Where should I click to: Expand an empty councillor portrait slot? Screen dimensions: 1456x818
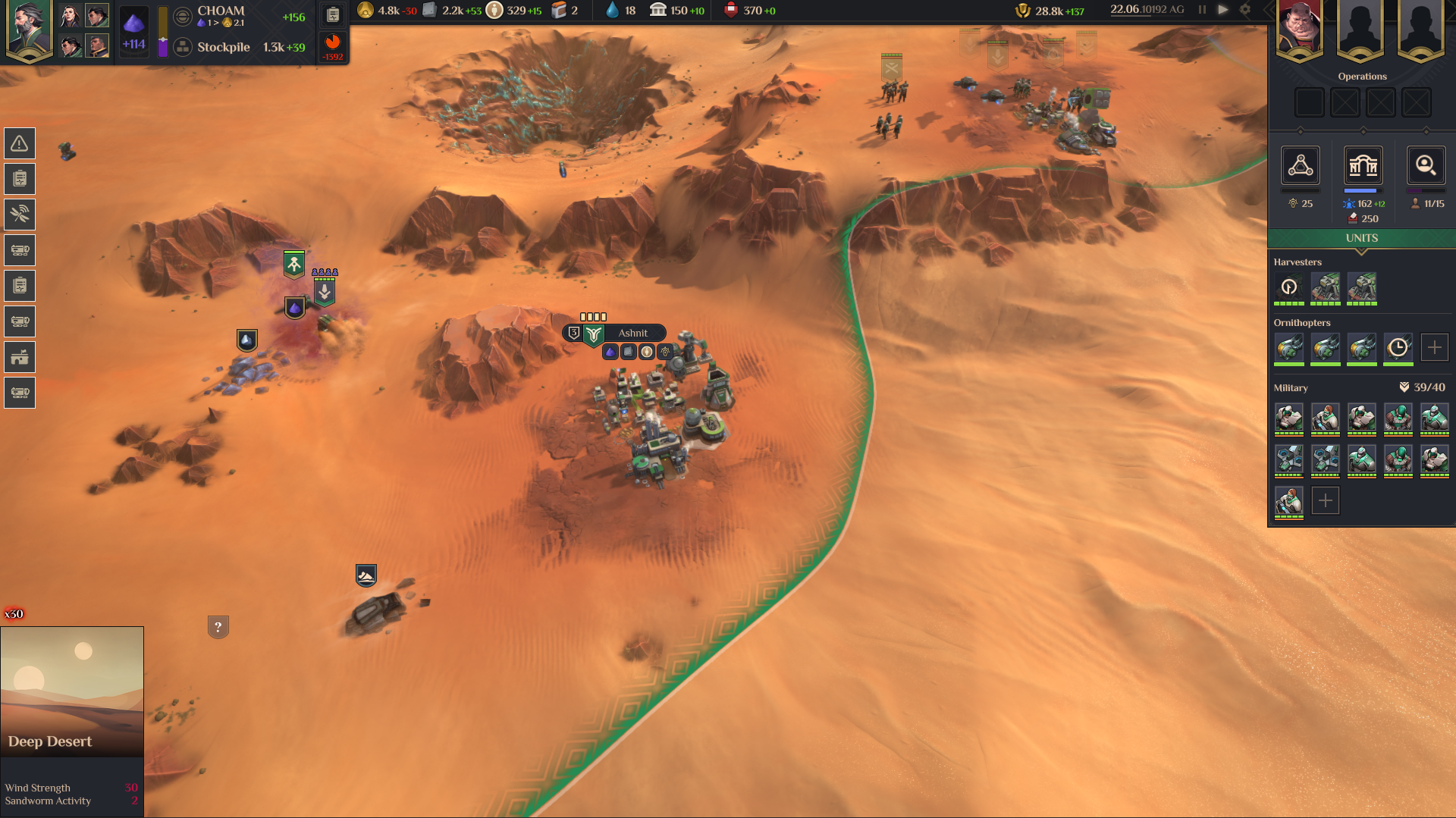point(1361,30)
